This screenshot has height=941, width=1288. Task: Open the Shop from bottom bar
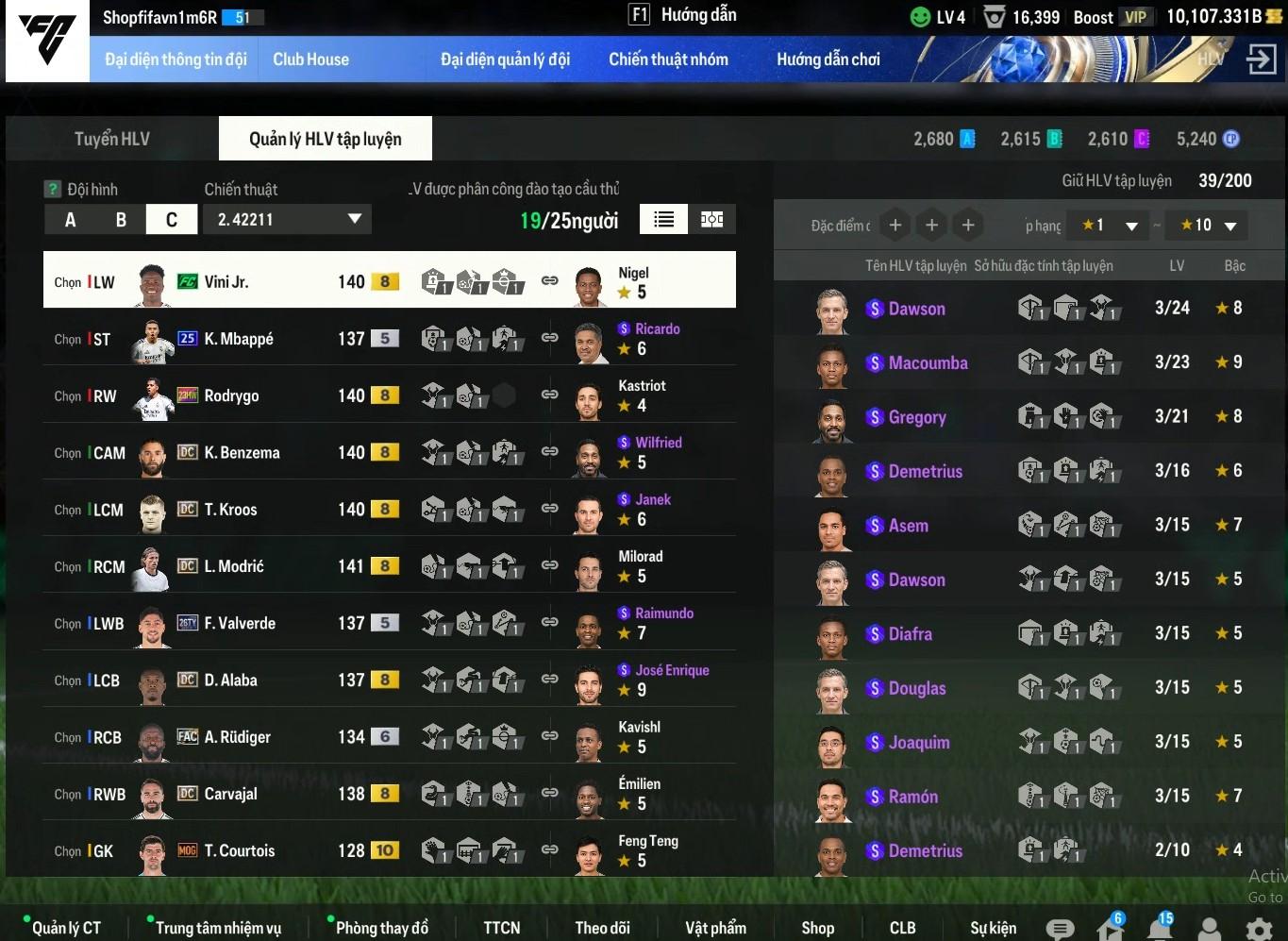click(817, 928)
